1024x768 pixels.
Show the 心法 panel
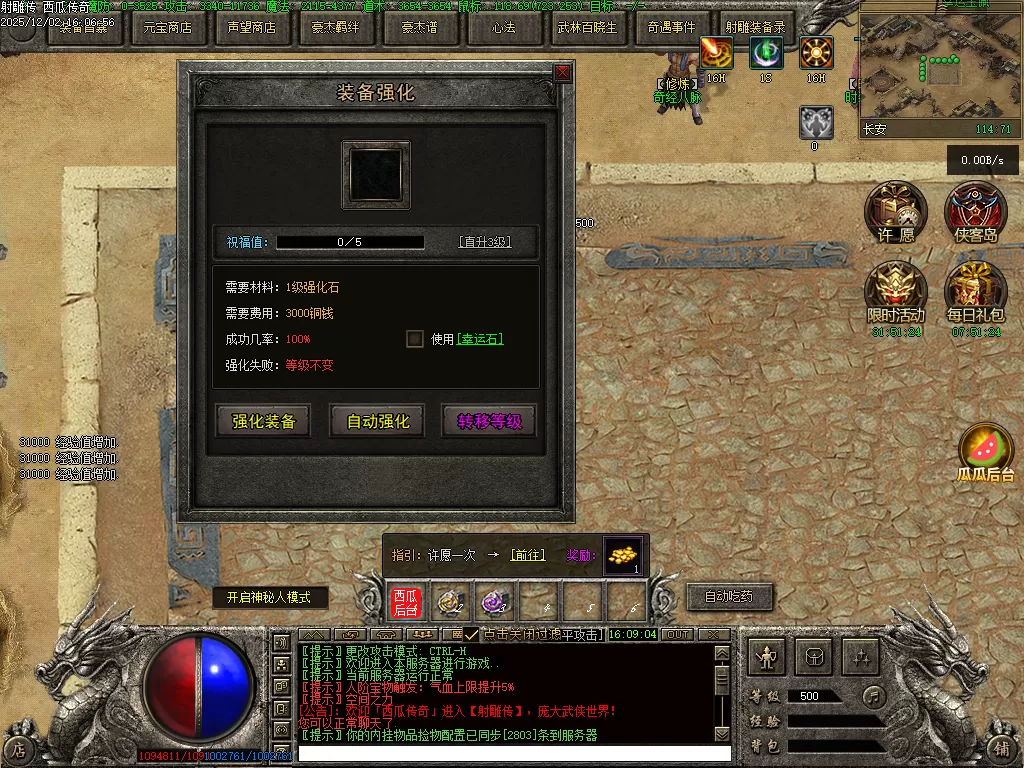[x=504, y=28]
